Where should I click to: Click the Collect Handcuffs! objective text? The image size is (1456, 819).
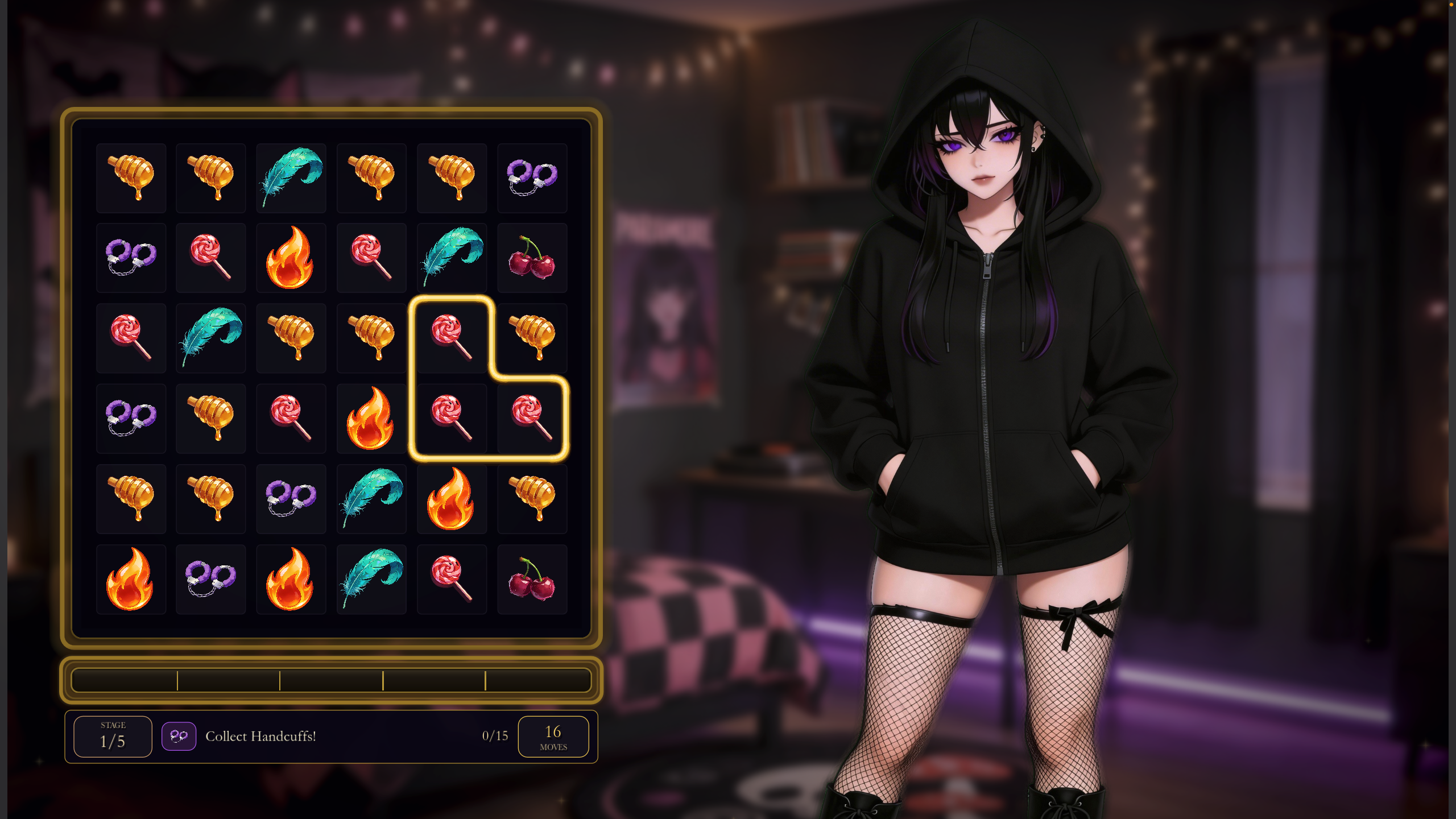[261, 736]
